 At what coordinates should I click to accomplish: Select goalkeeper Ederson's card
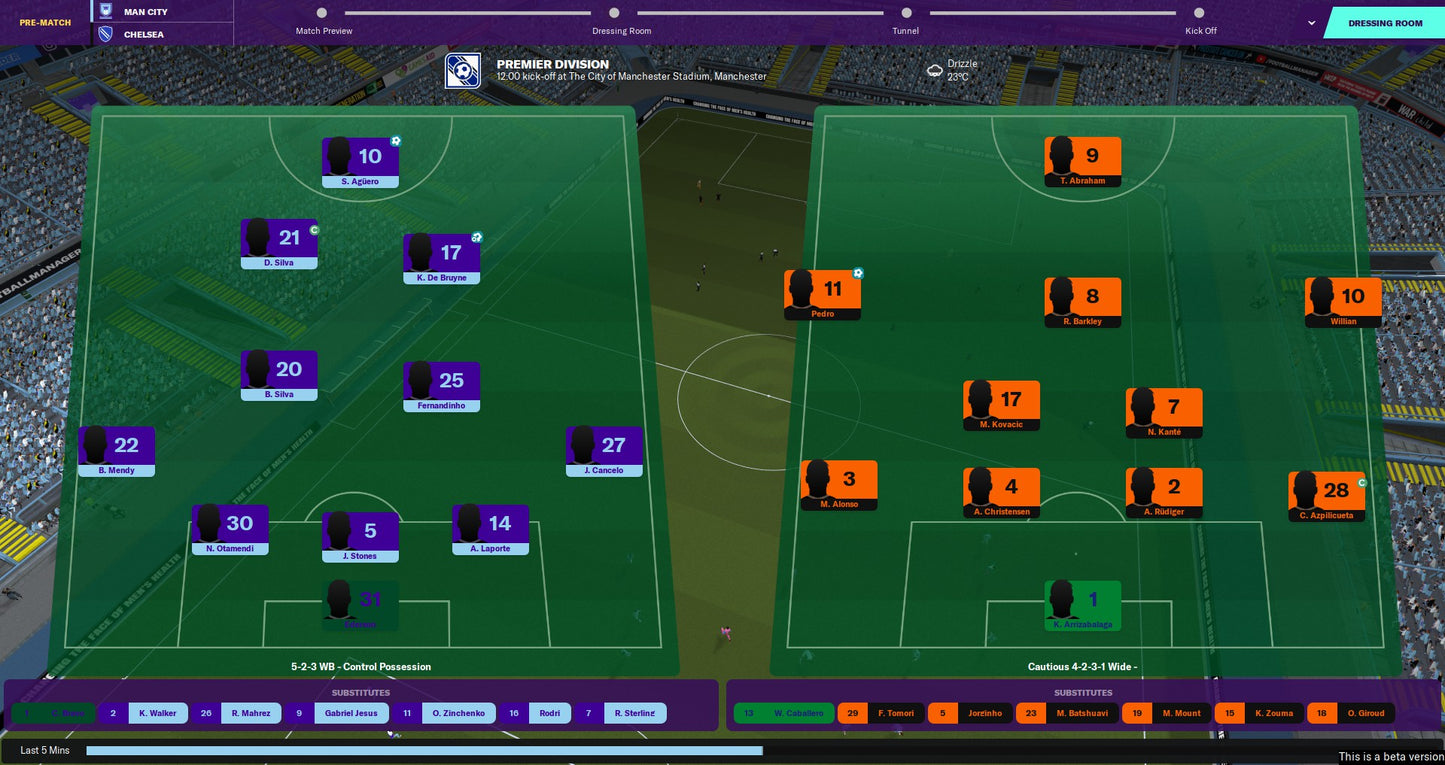[x=360, y=605]
